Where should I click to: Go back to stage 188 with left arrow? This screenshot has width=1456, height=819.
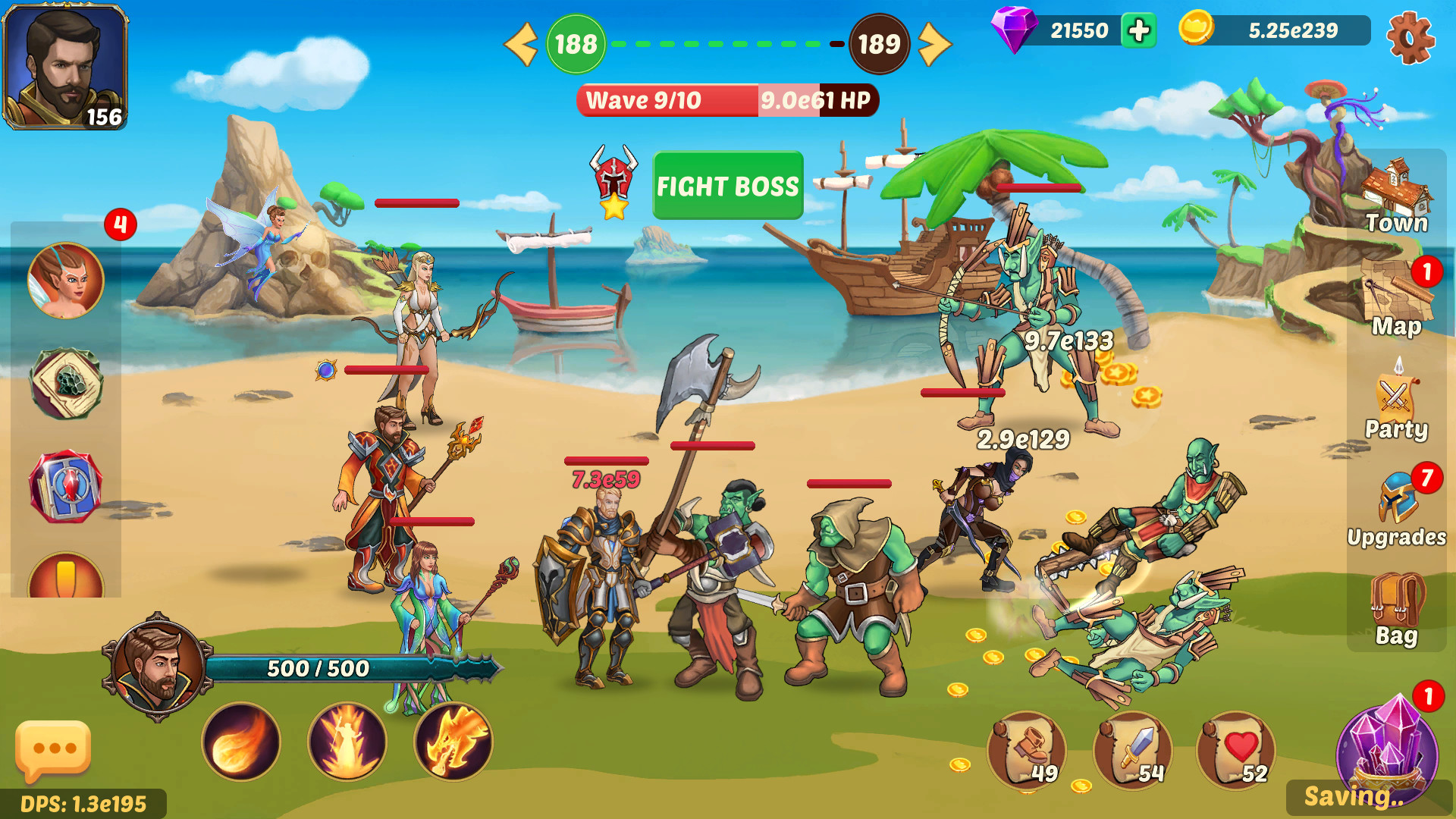click(x=520, y=44)
